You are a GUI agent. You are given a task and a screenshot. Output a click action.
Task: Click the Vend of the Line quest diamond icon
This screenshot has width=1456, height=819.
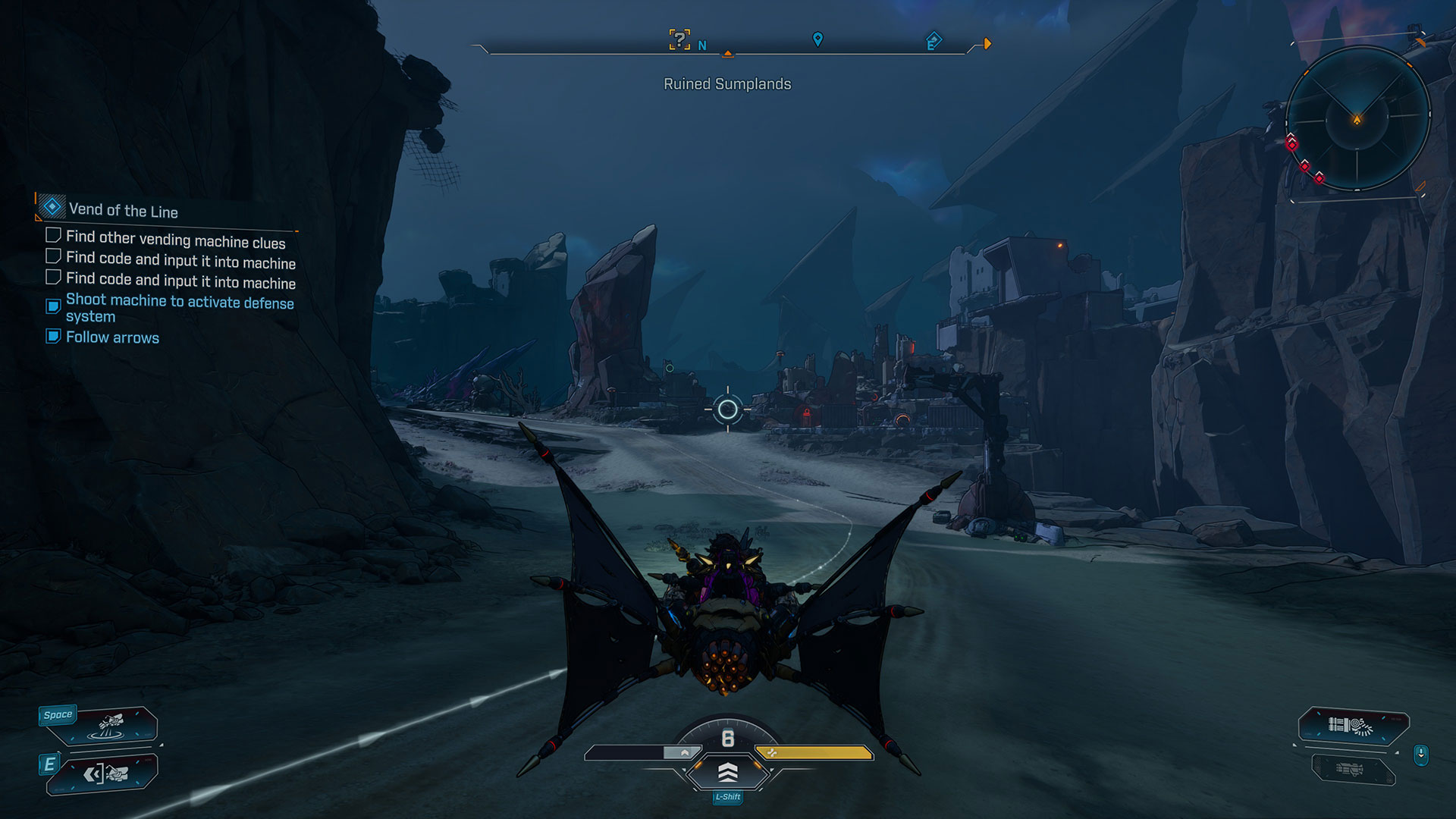tap(52, 206)
